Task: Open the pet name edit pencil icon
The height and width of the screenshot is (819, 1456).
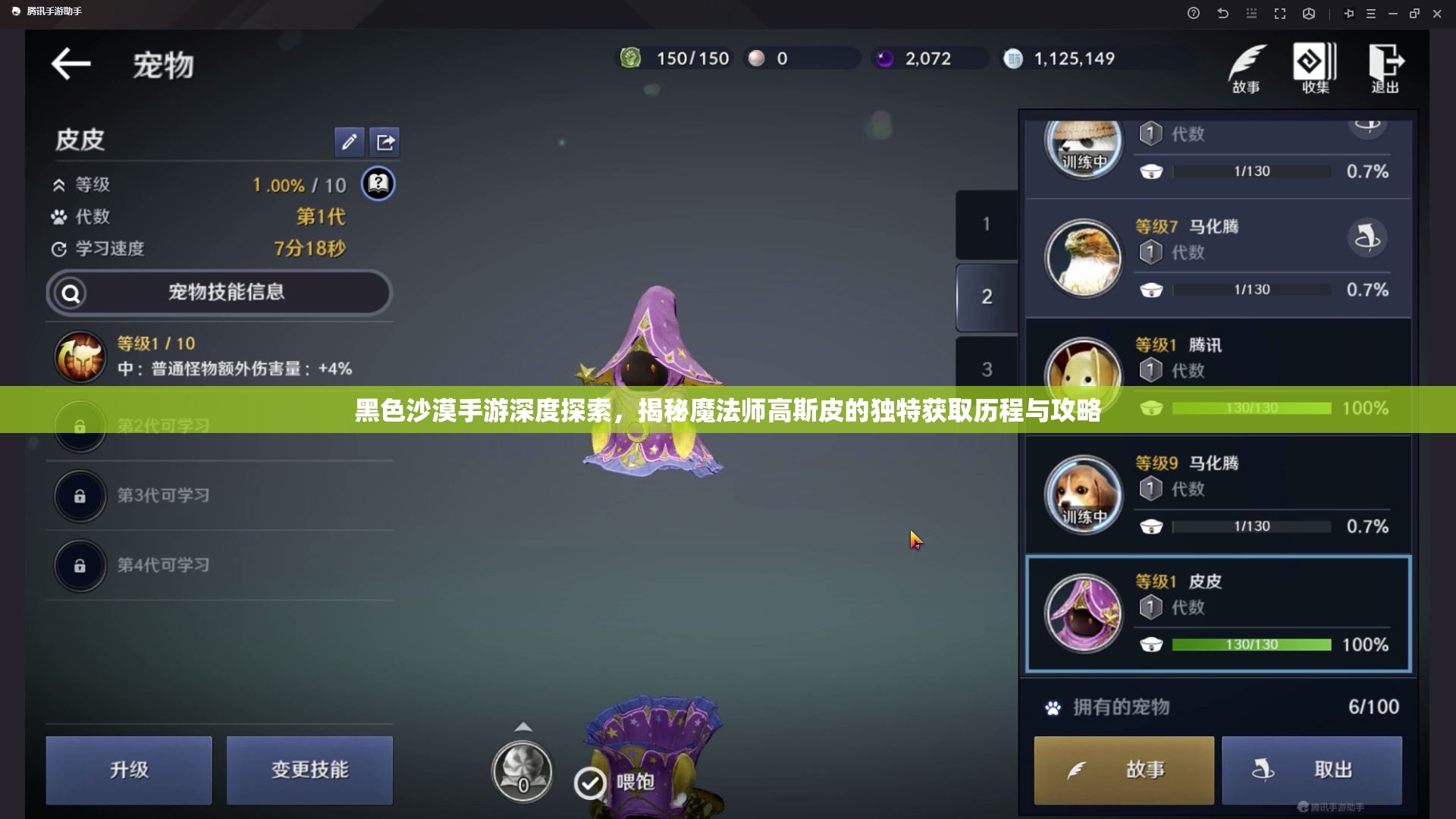Action: pyautogui.click(x=350, y=142)
